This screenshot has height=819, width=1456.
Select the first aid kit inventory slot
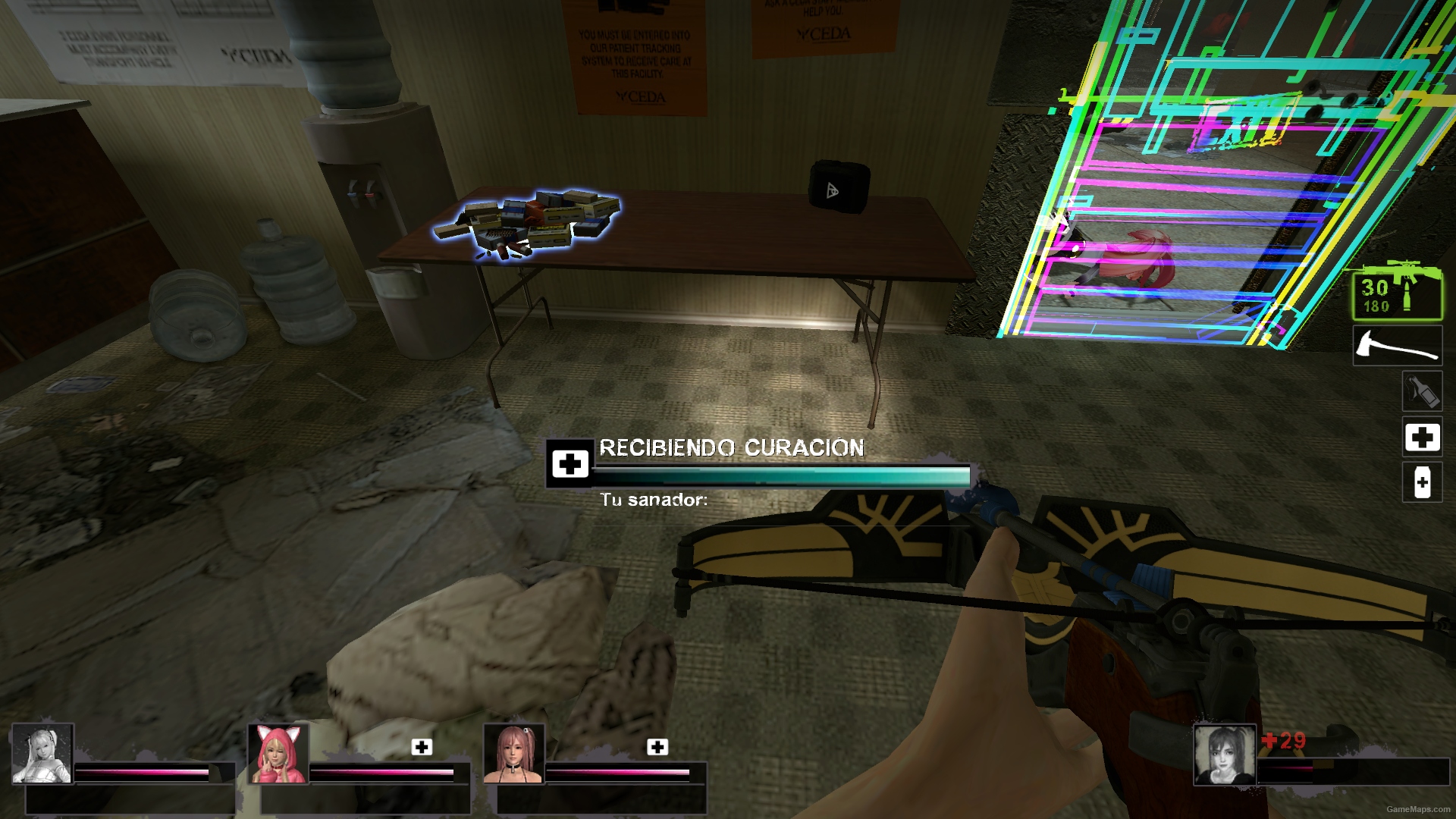[x=1423, y=438]
